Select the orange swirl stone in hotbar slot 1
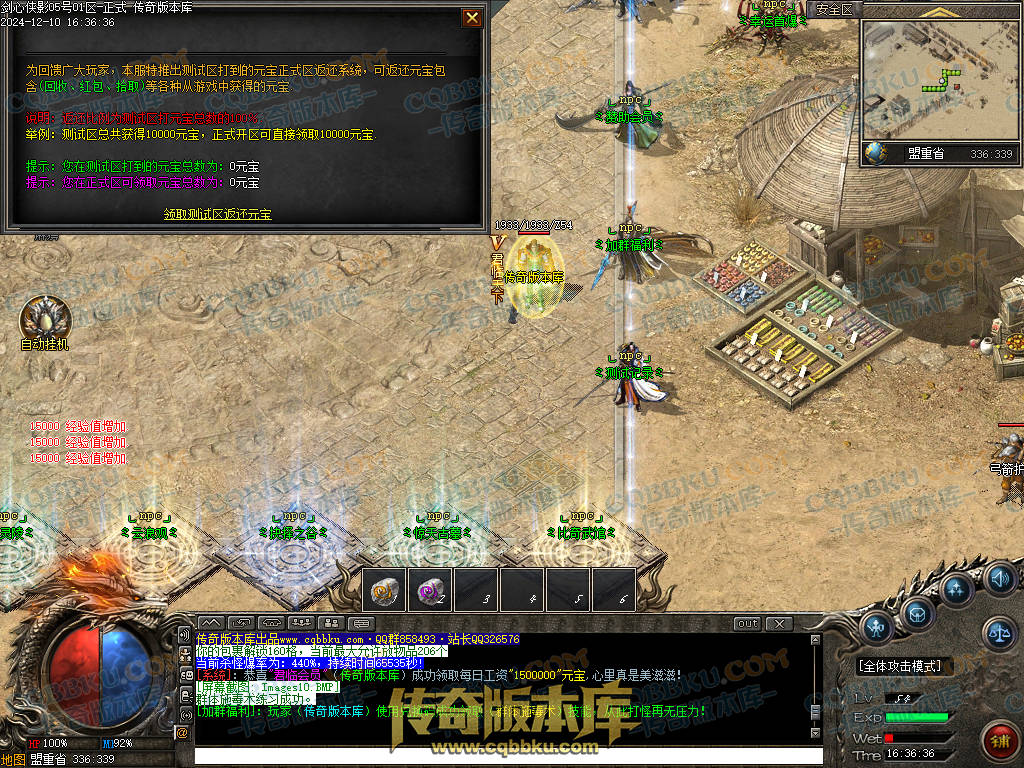This screenshot has width=1024, height=768. 384,590
